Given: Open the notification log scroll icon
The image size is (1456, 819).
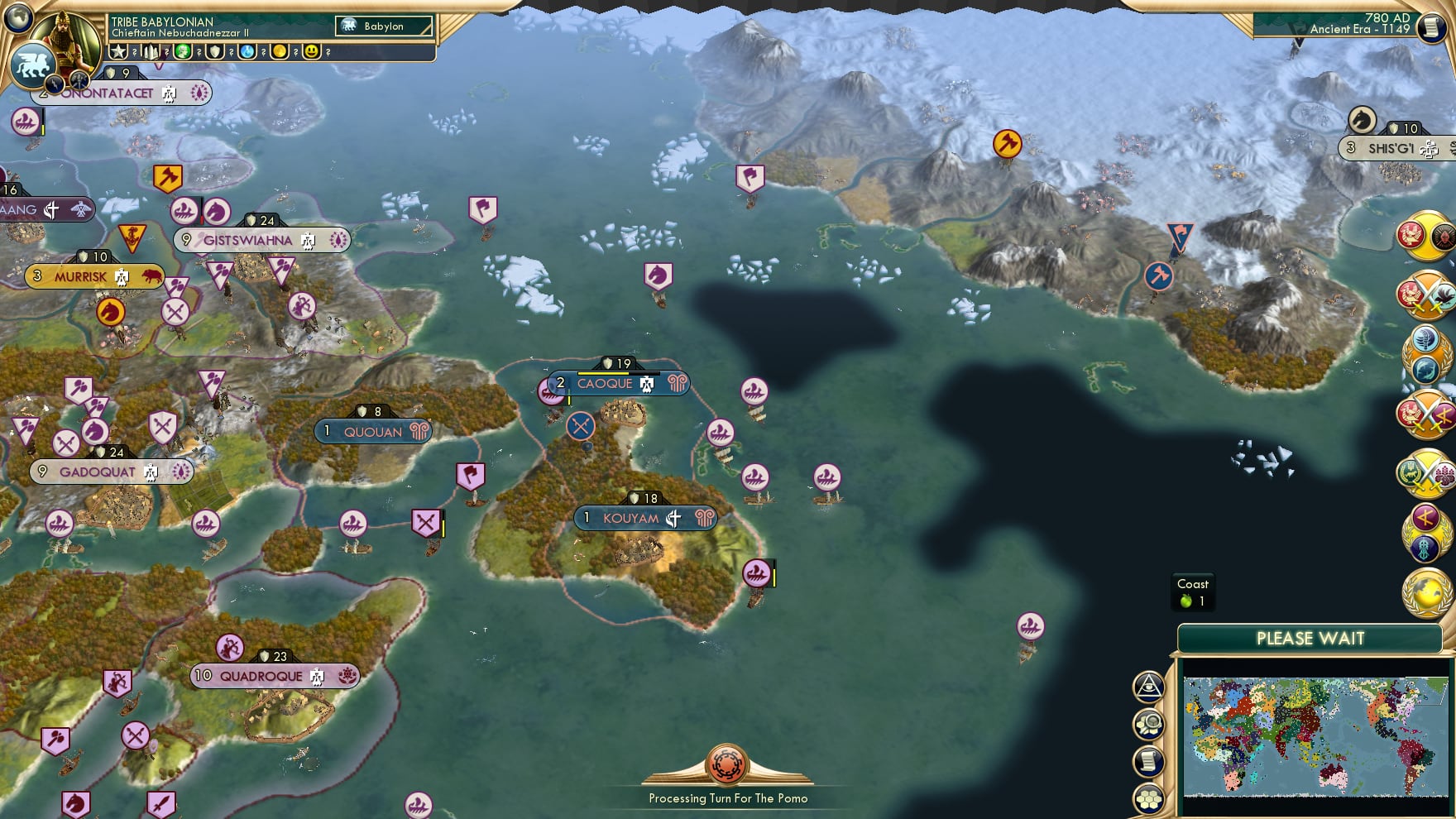Looking at the screenshot, I should point(1148,757).
